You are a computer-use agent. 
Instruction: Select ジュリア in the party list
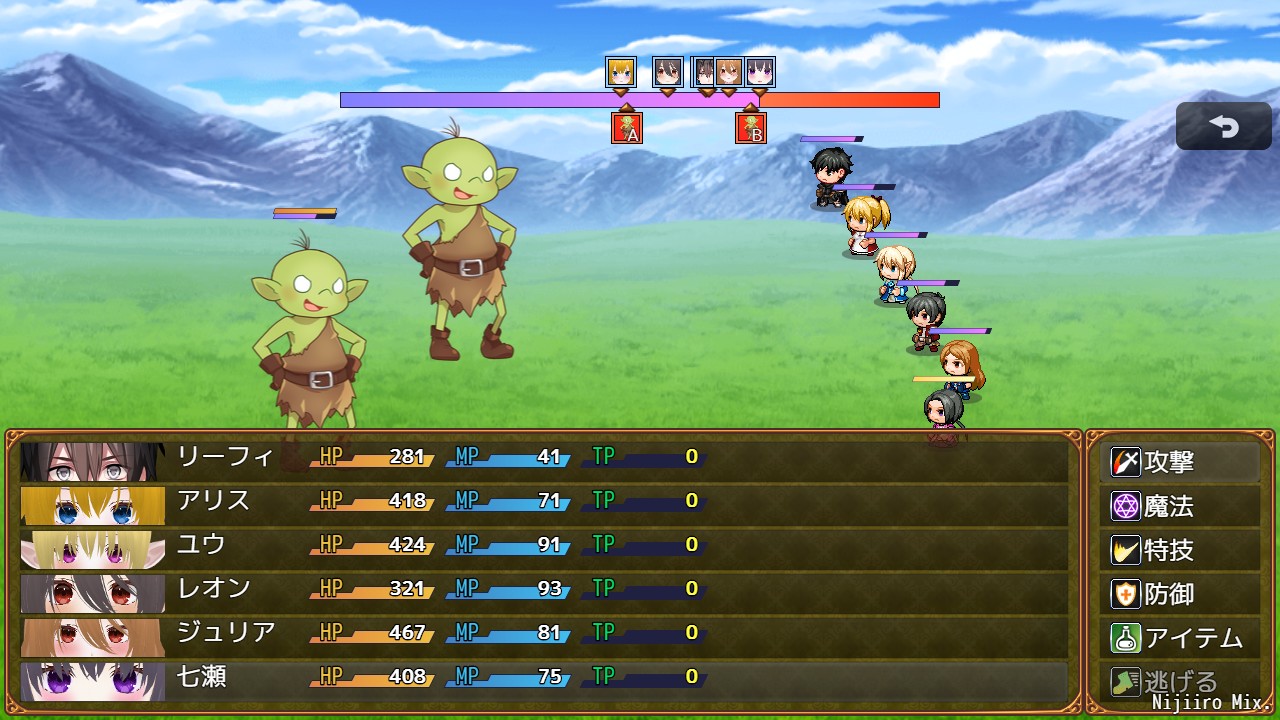point(544,634)
